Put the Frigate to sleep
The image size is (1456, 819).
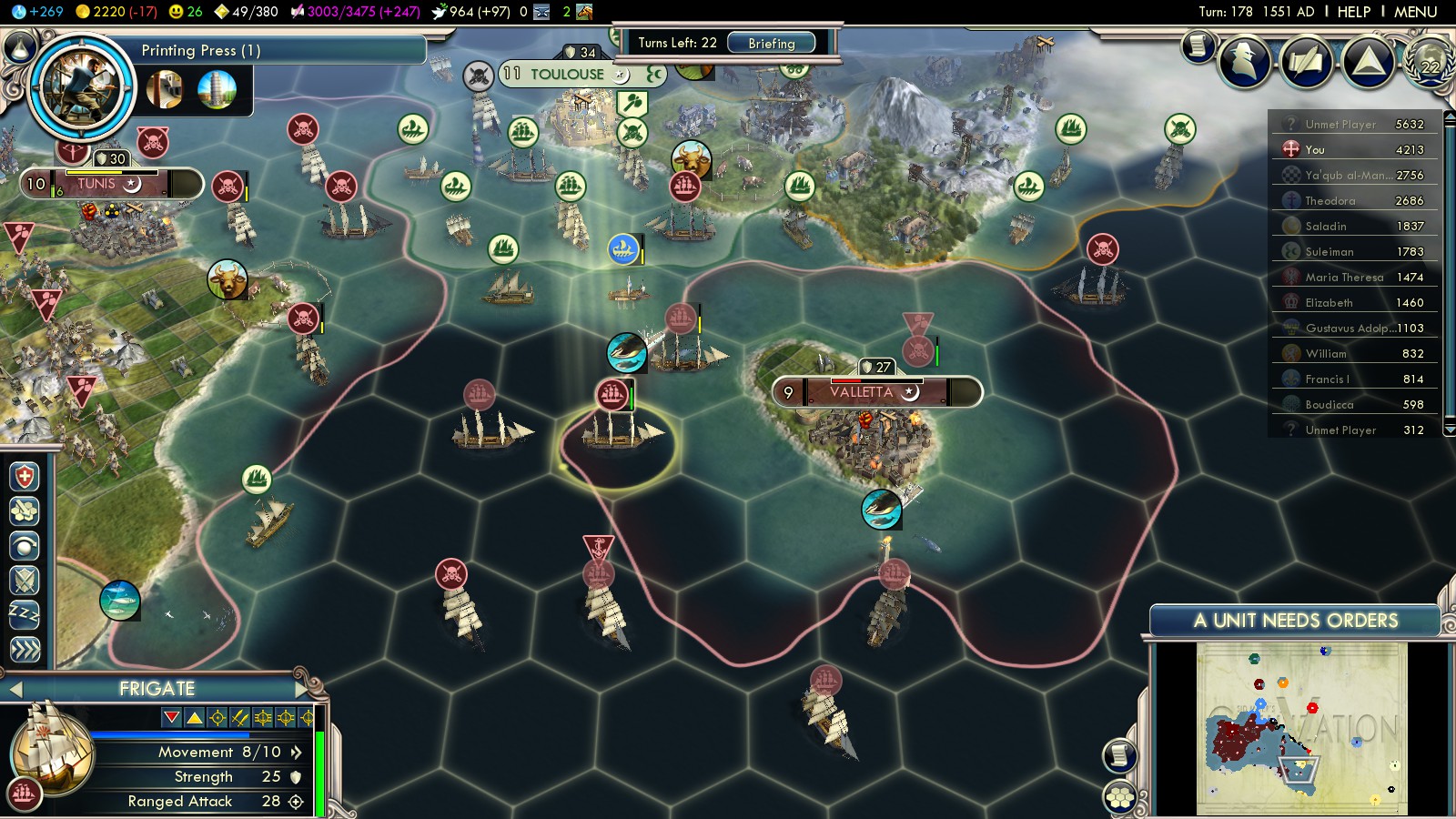click(25, 614)
